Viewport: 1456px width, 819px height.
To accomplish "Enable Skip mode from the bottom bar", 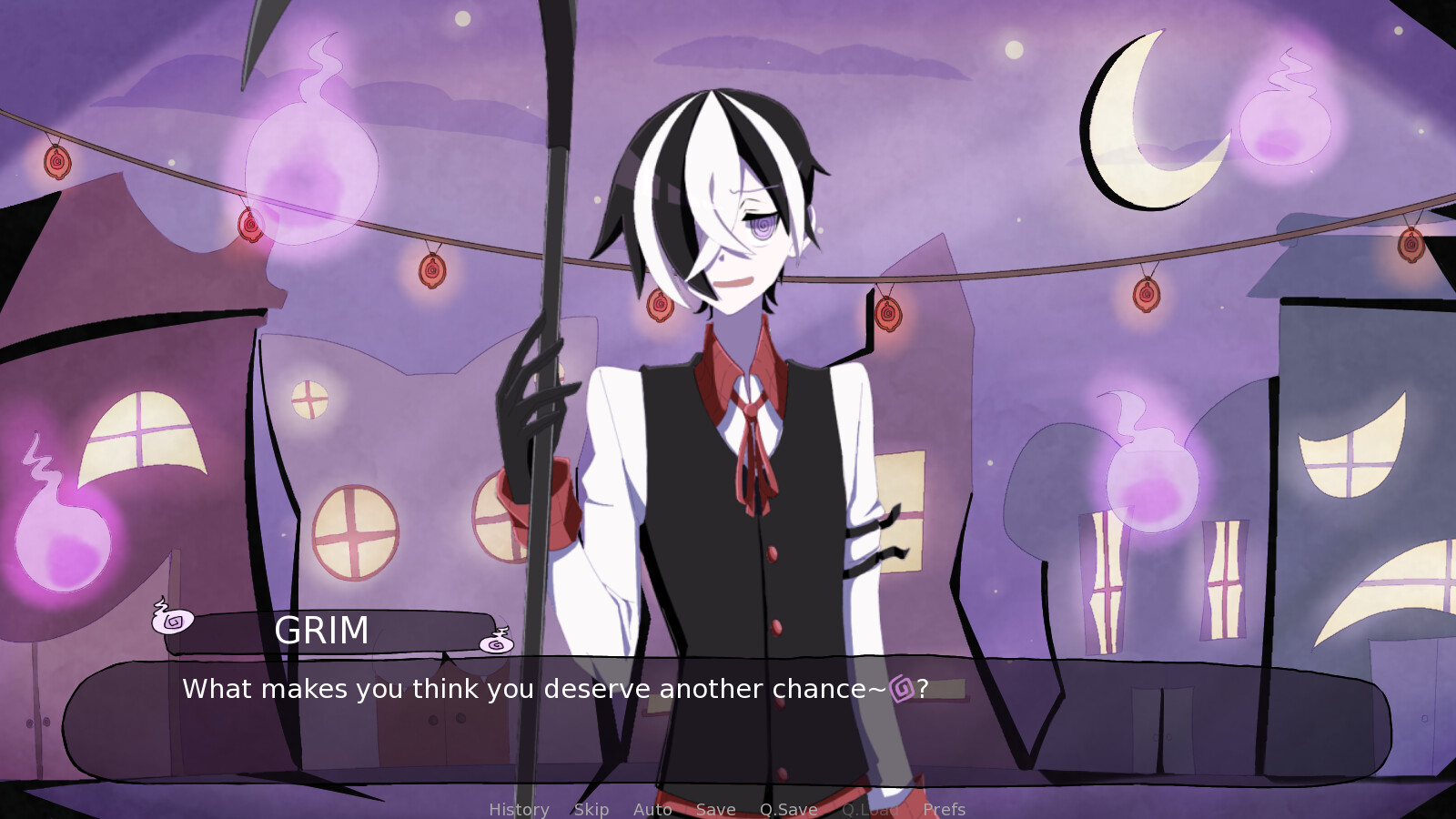I will point(591,809).
